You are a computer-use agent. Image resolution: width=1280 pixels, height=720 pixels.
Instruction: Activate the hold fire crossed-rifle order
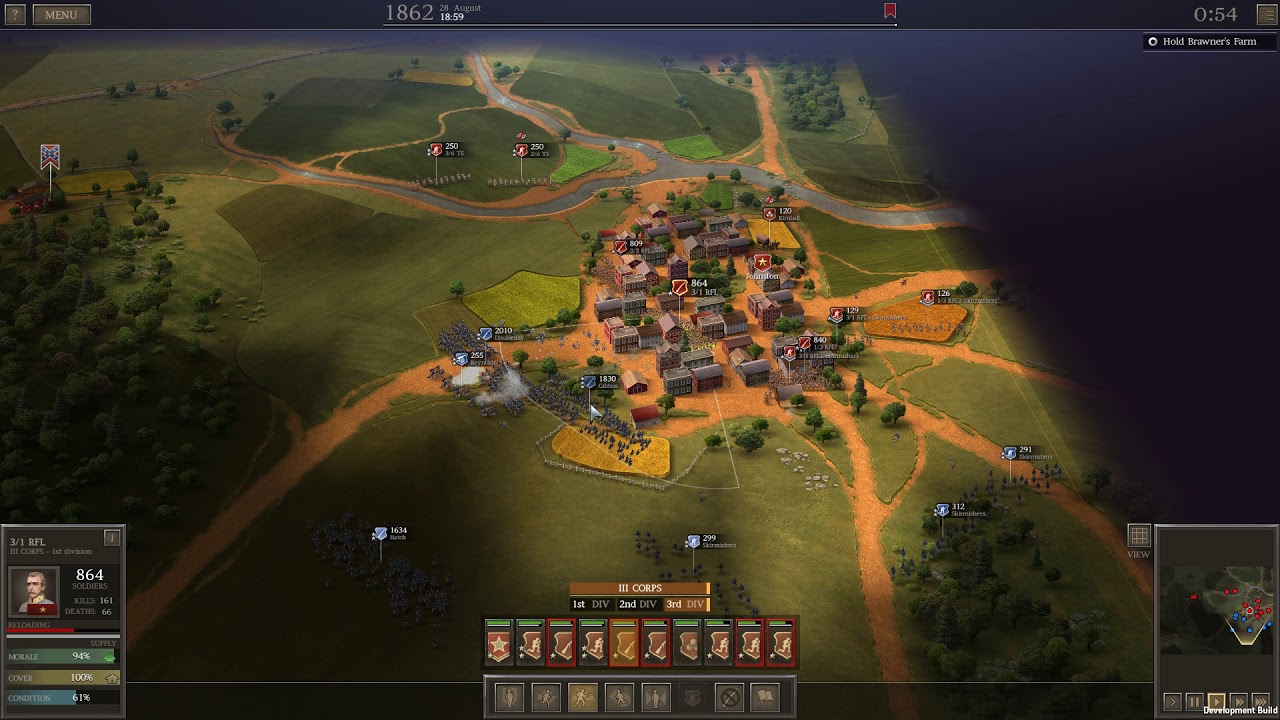(x=730, y=697)
